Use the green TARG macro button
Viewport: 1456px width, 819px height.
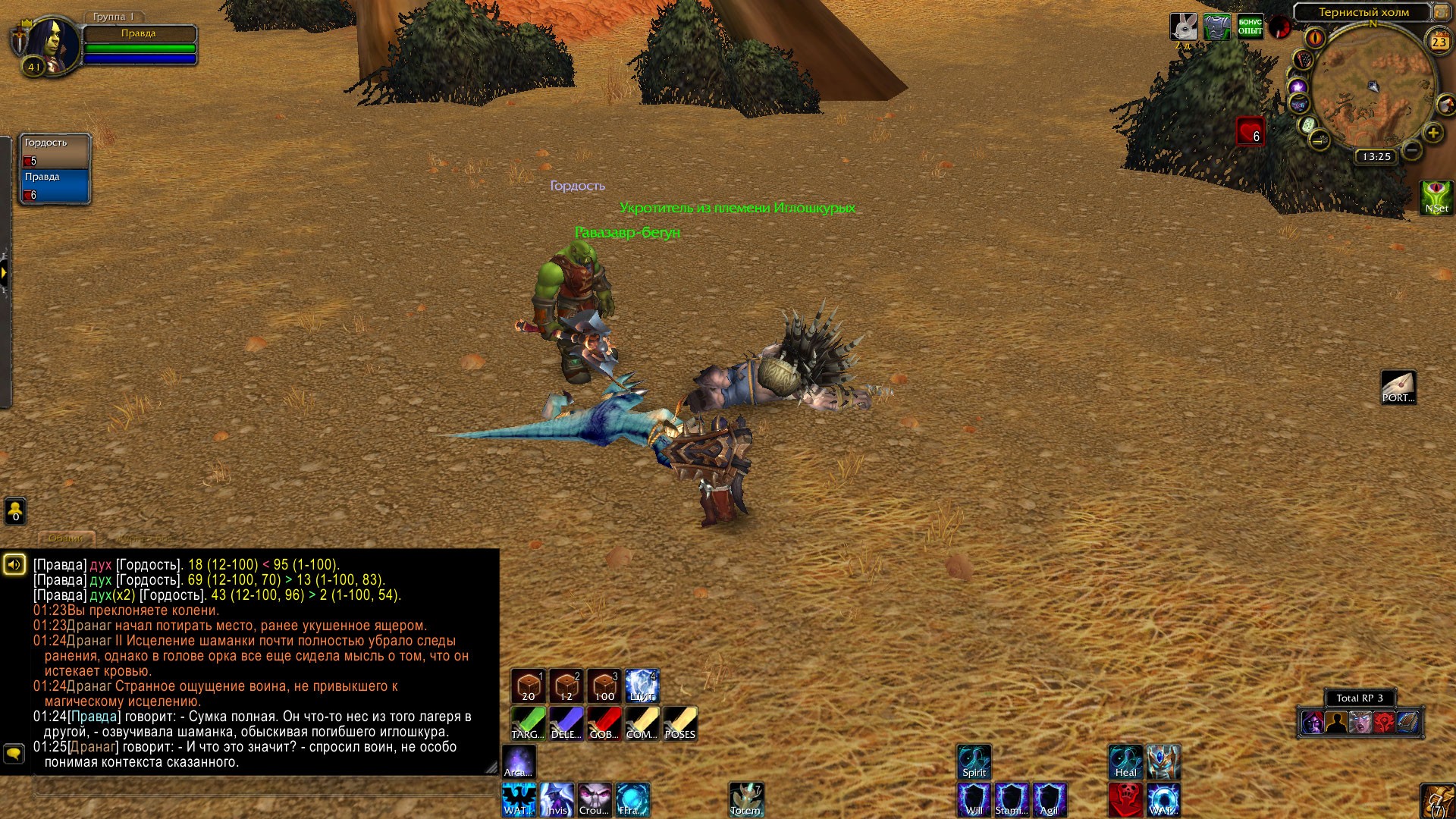(x=528, y=723)
